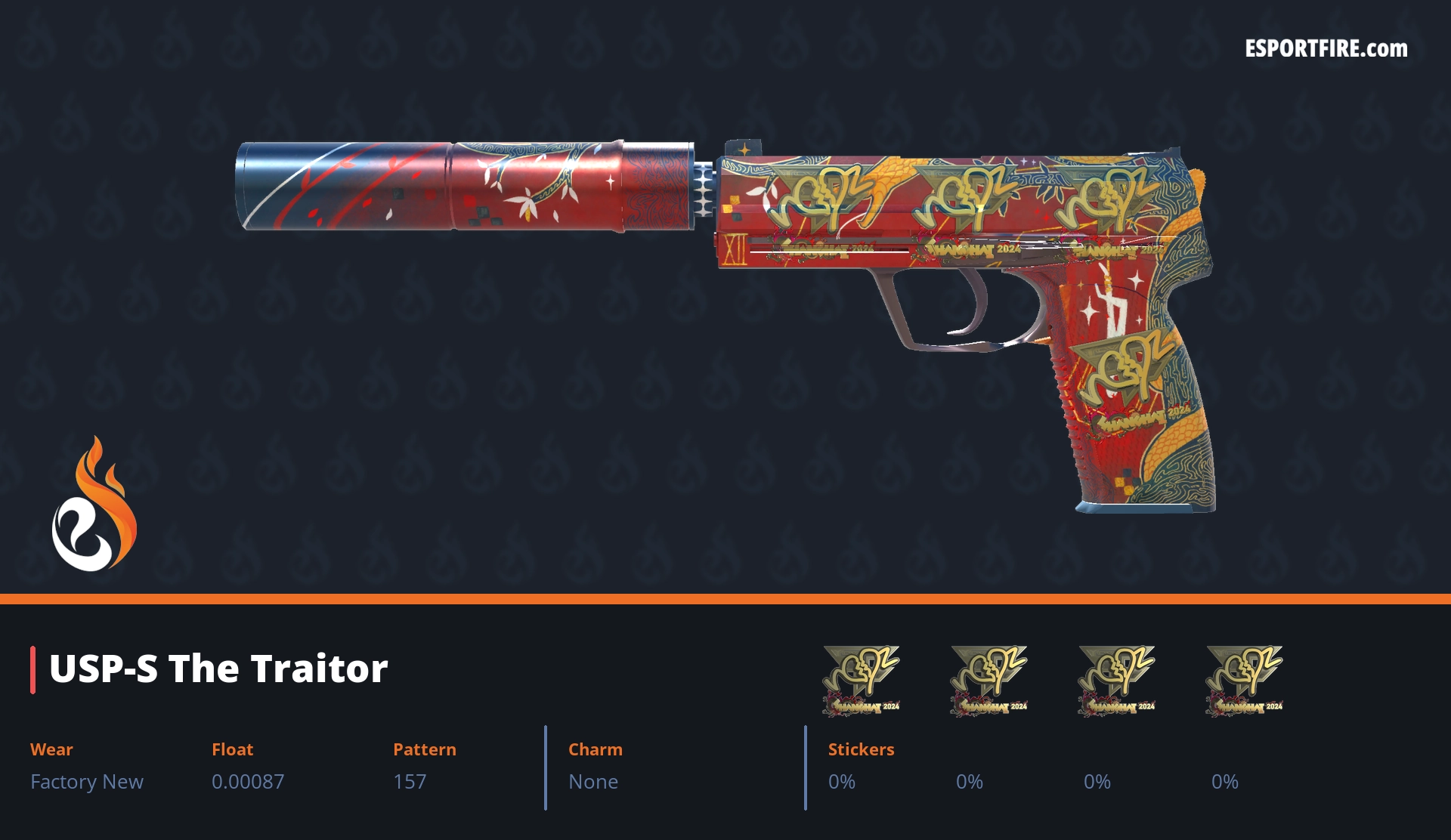Open the ESPORTFIRE.com site link

pyautogui.click(x=1326, y=49)
